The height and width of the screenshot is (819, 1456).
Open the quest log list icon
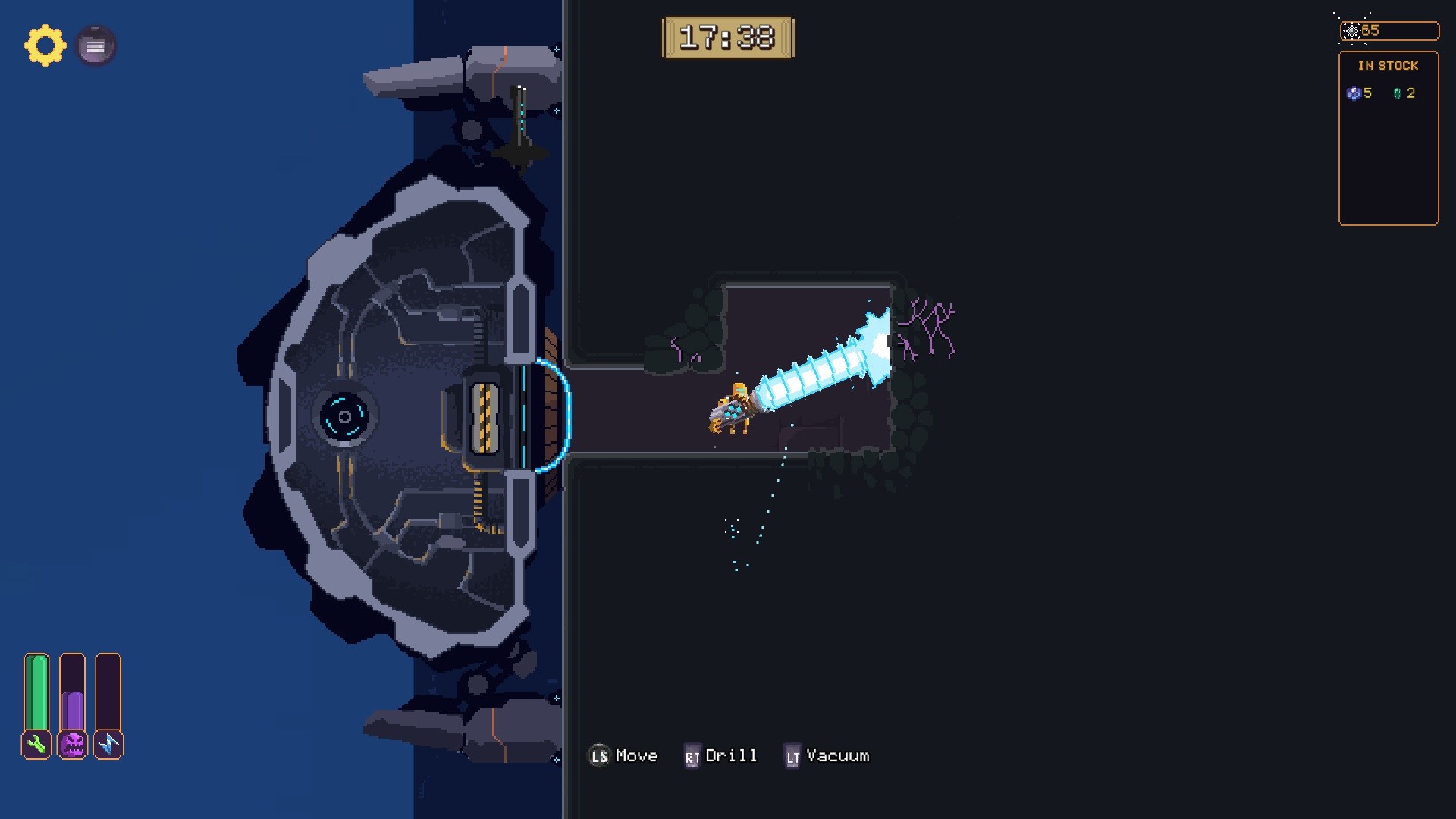coord(95,45)
